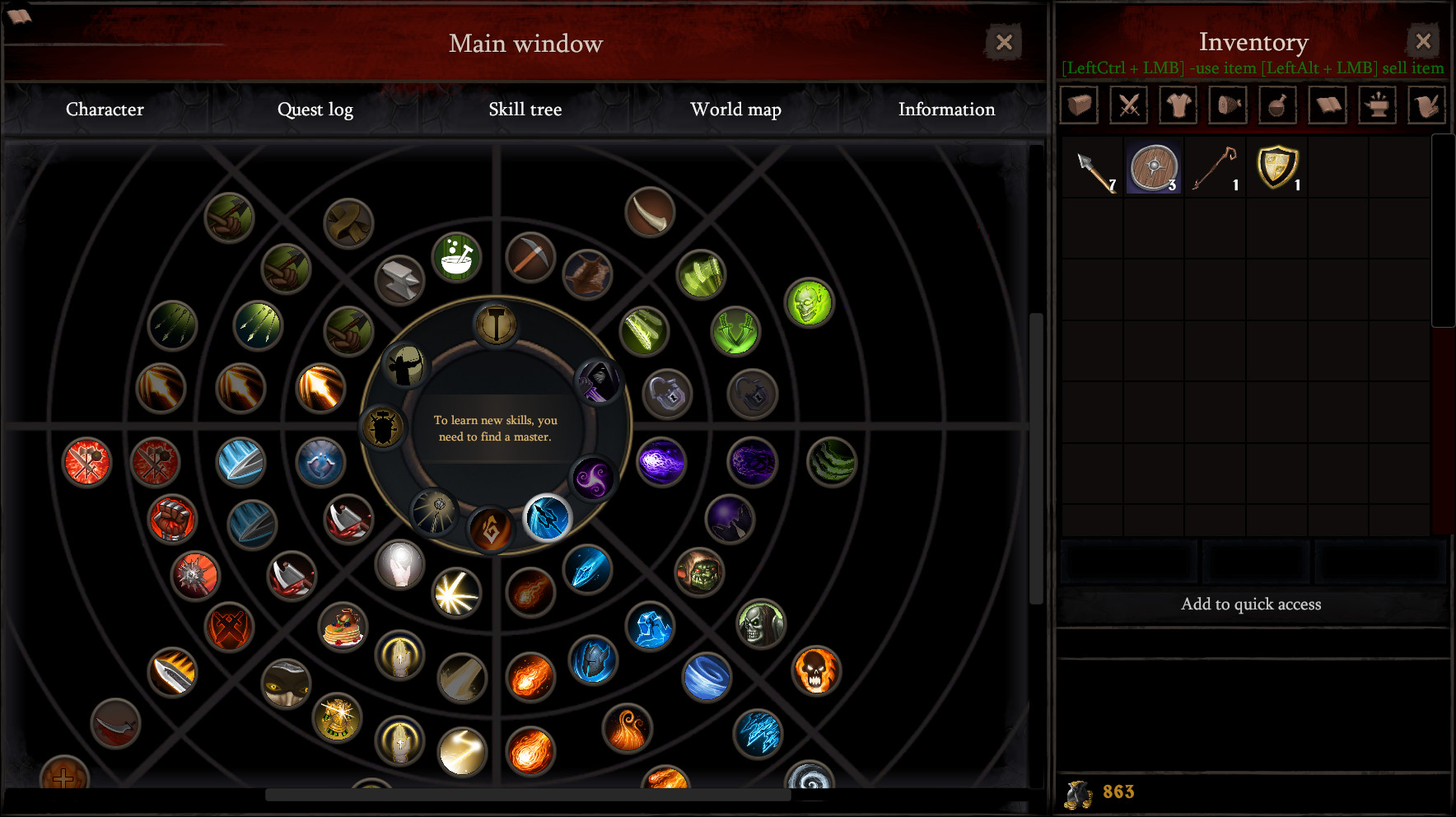1456x817 pixels.
Task: Open the books filter in Inventory
Action: (1327, 105)
